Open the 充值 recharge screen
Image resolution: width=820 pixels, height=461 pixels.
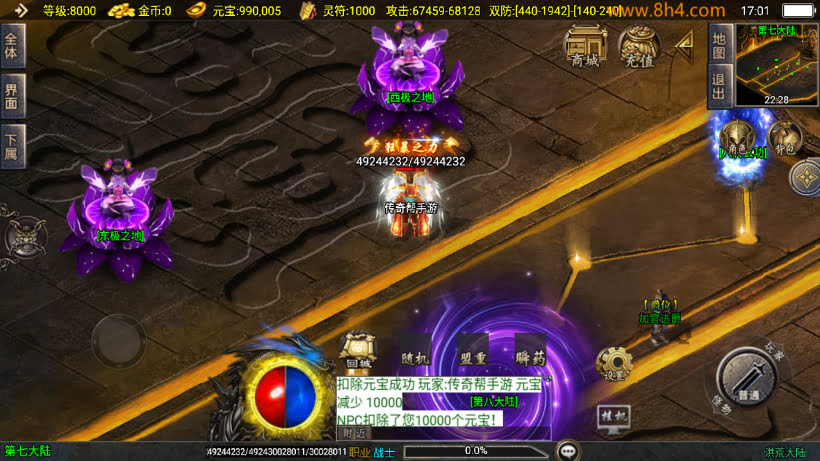[639, 46]
